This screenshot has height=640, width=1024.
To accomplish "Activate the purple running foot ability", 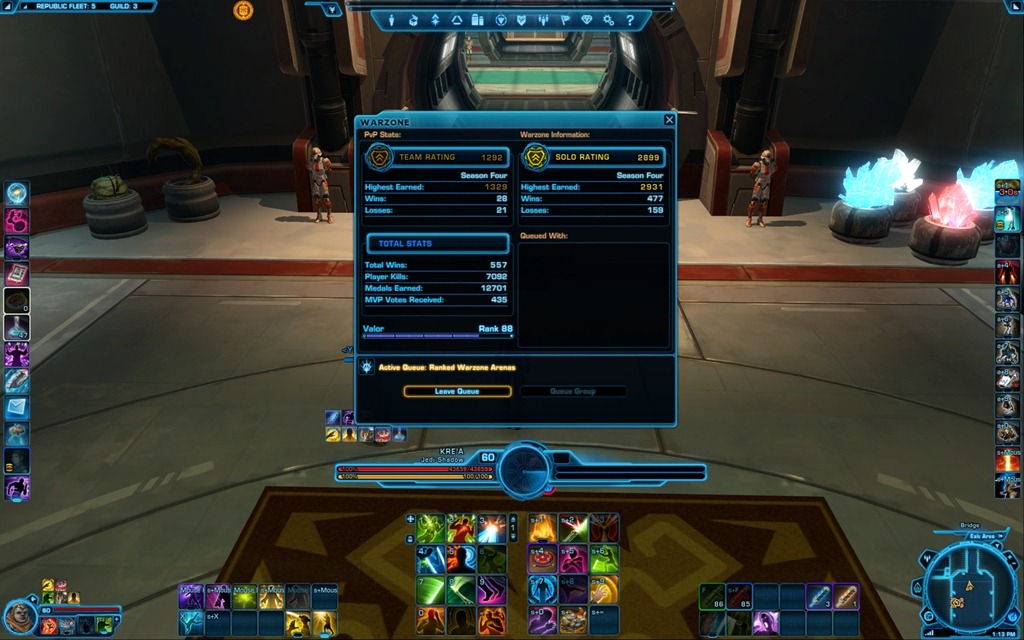I will [490, 590].
